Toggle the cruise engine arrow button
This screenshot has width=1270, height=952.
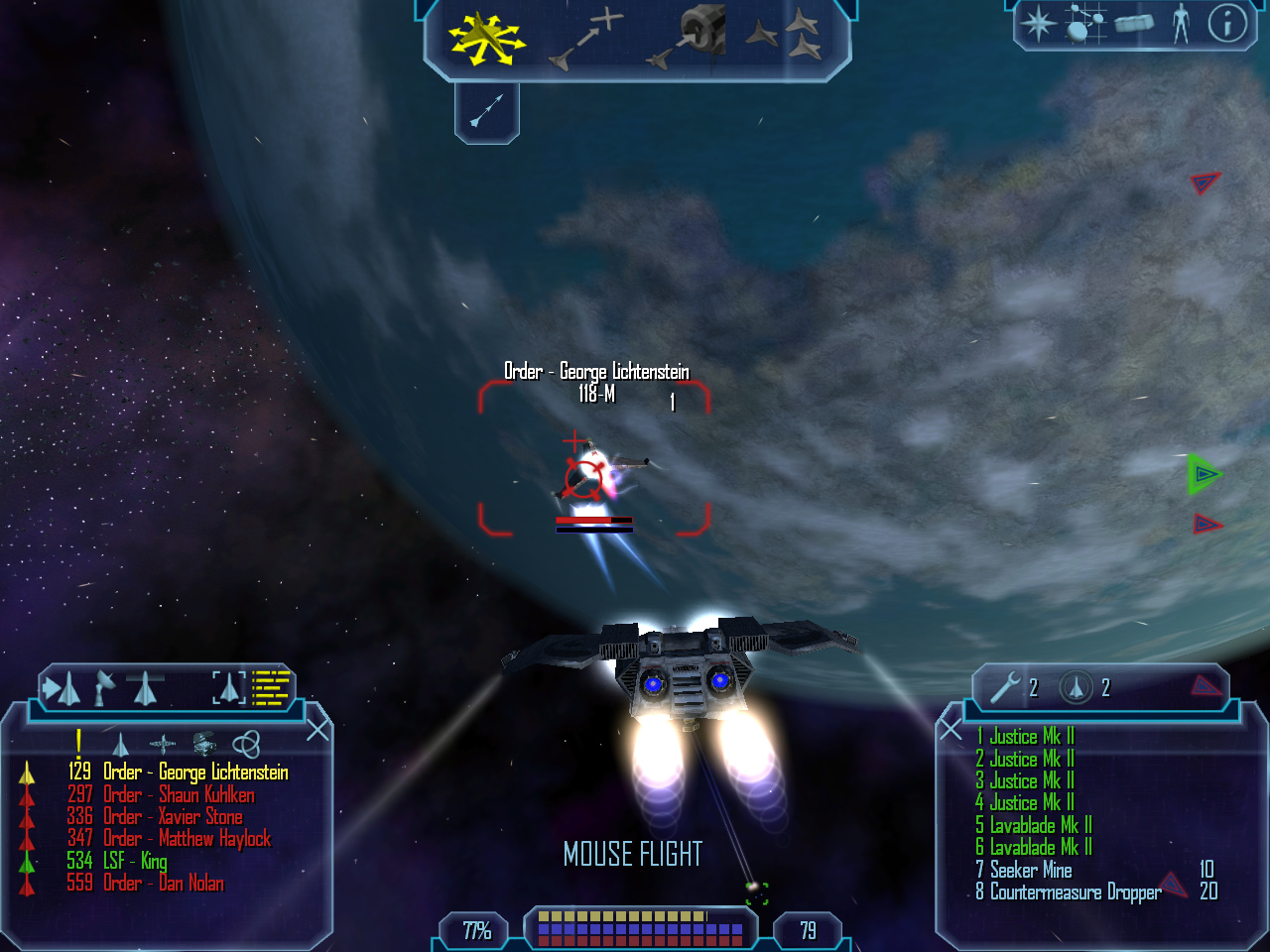click(486, 111)
